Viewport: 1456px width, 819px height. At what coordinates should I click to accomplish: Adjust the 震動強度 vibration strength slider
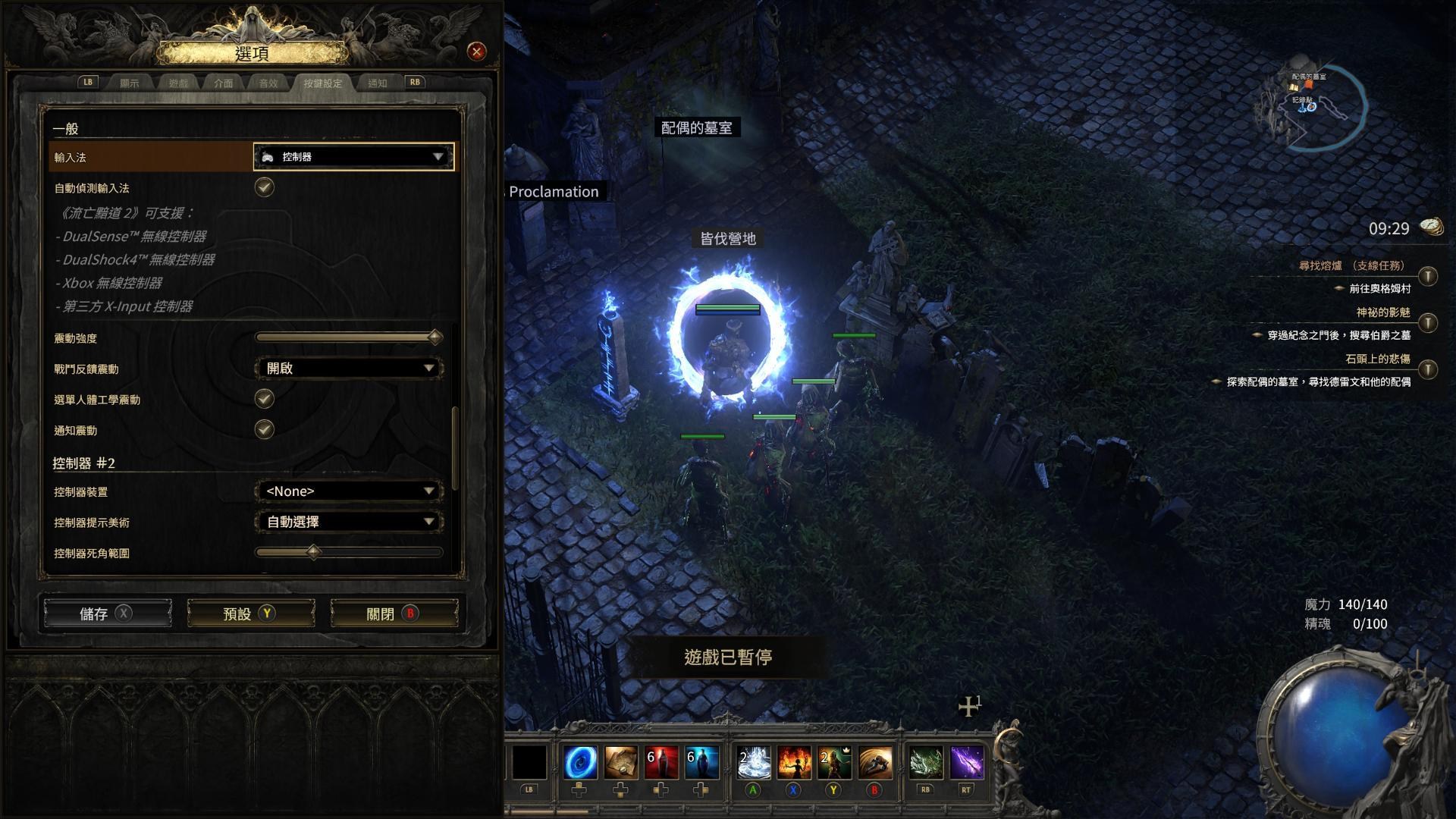point(435,337)
